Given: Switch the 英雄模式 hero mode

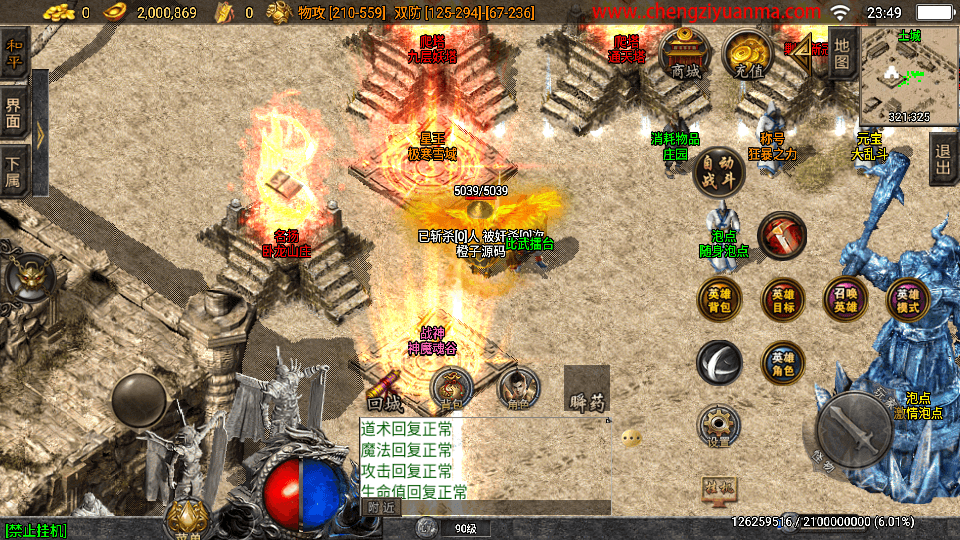Looking at the screenshot, I should pyautogui.click(x=908, y=300).
